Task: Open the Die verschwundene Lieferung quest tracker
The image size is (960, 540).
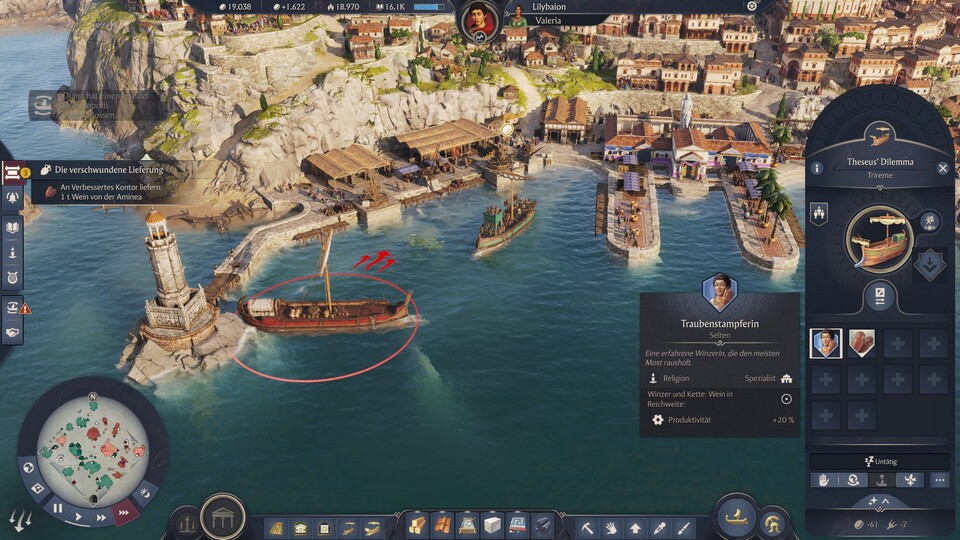Action: point(110,171)
